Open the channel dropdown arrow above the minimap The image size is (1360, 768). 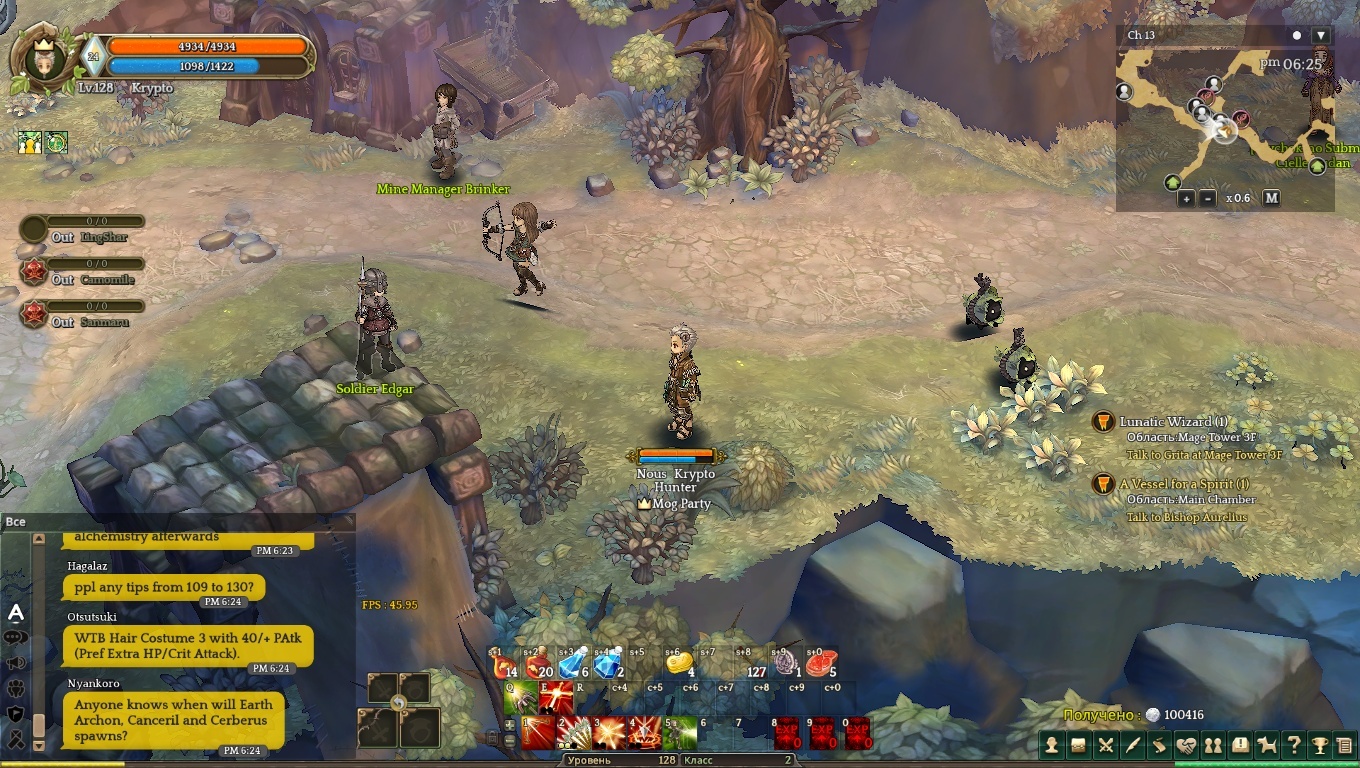pos(1321,35)
